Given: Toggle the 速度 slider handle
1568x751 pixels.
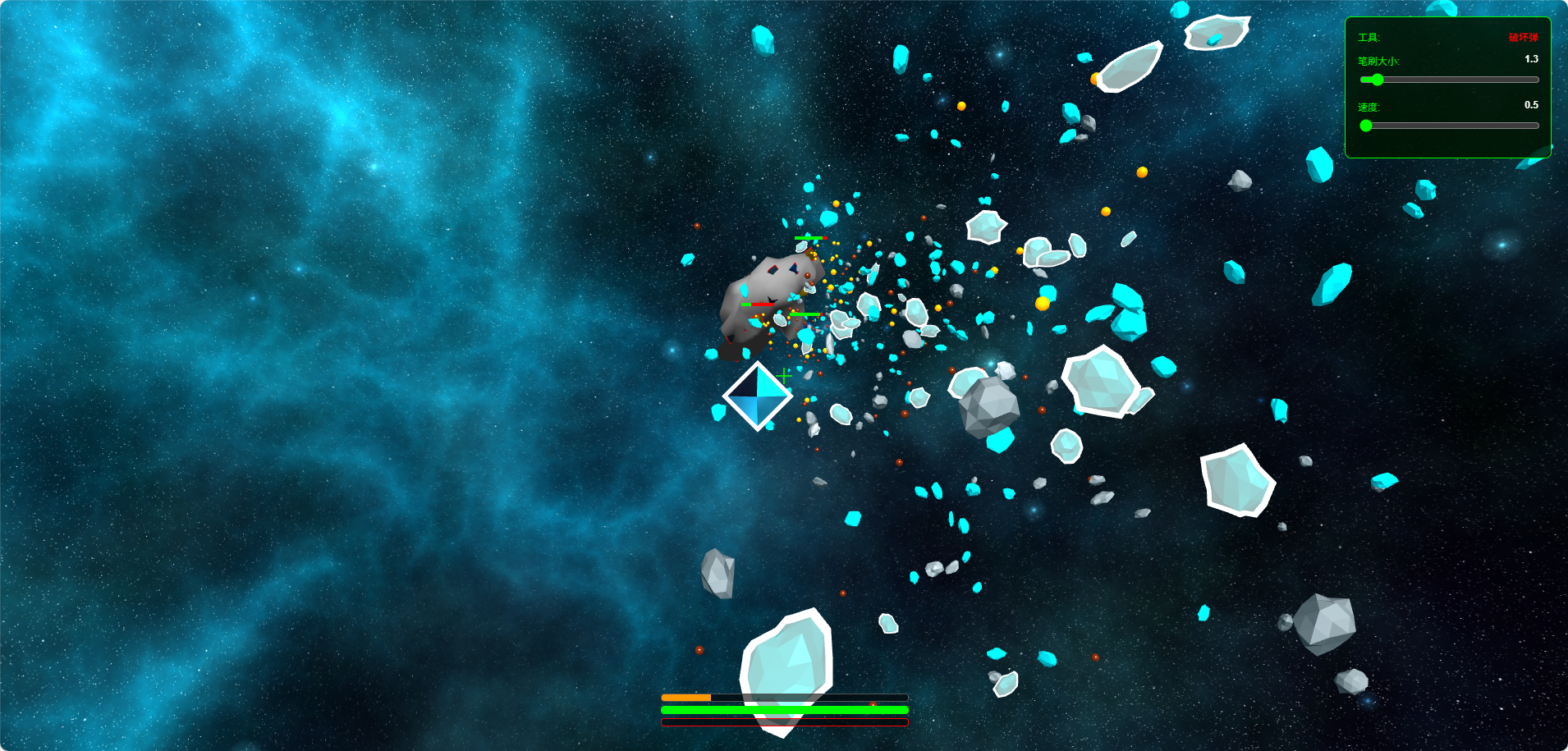Looking at the screenshot, I should tap(1365, 126).
